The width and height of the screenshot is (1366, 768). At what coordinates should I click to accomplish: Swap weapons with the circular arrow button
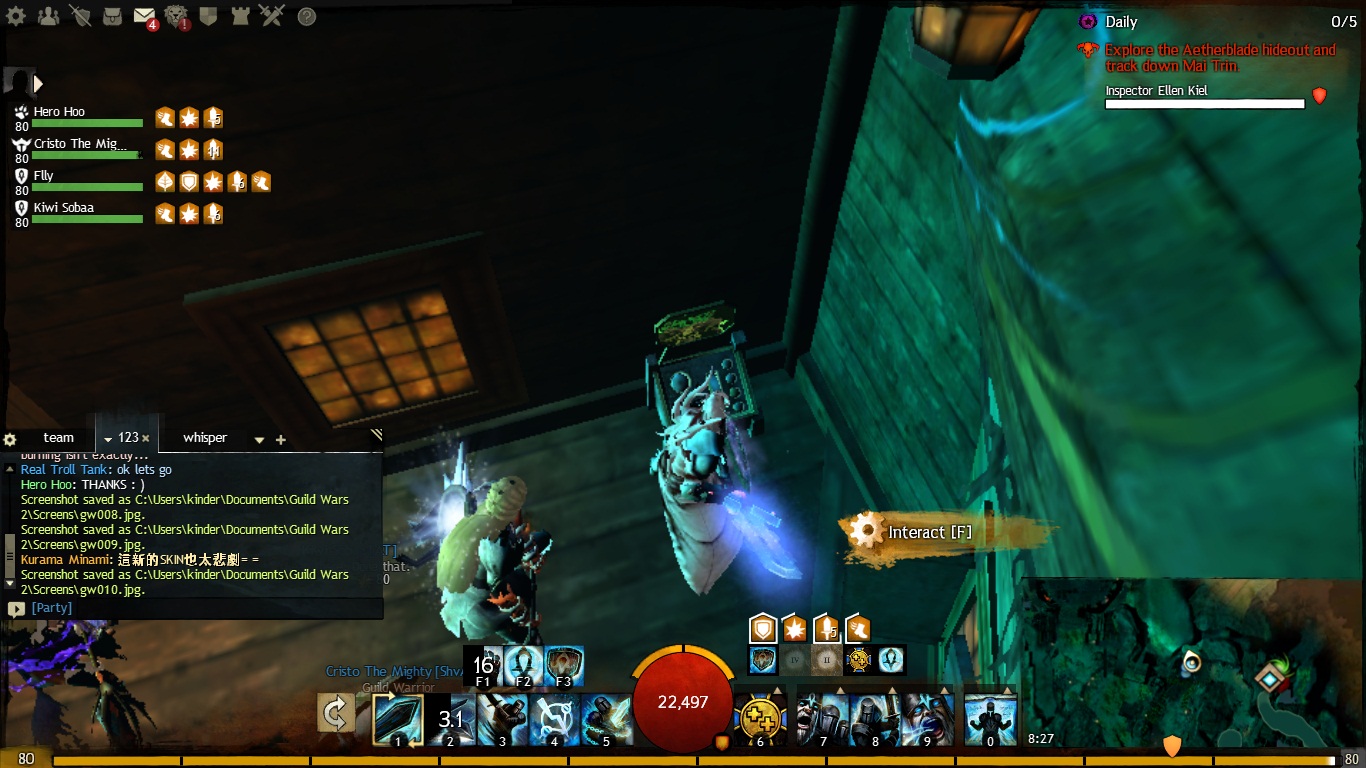(336, 714)
